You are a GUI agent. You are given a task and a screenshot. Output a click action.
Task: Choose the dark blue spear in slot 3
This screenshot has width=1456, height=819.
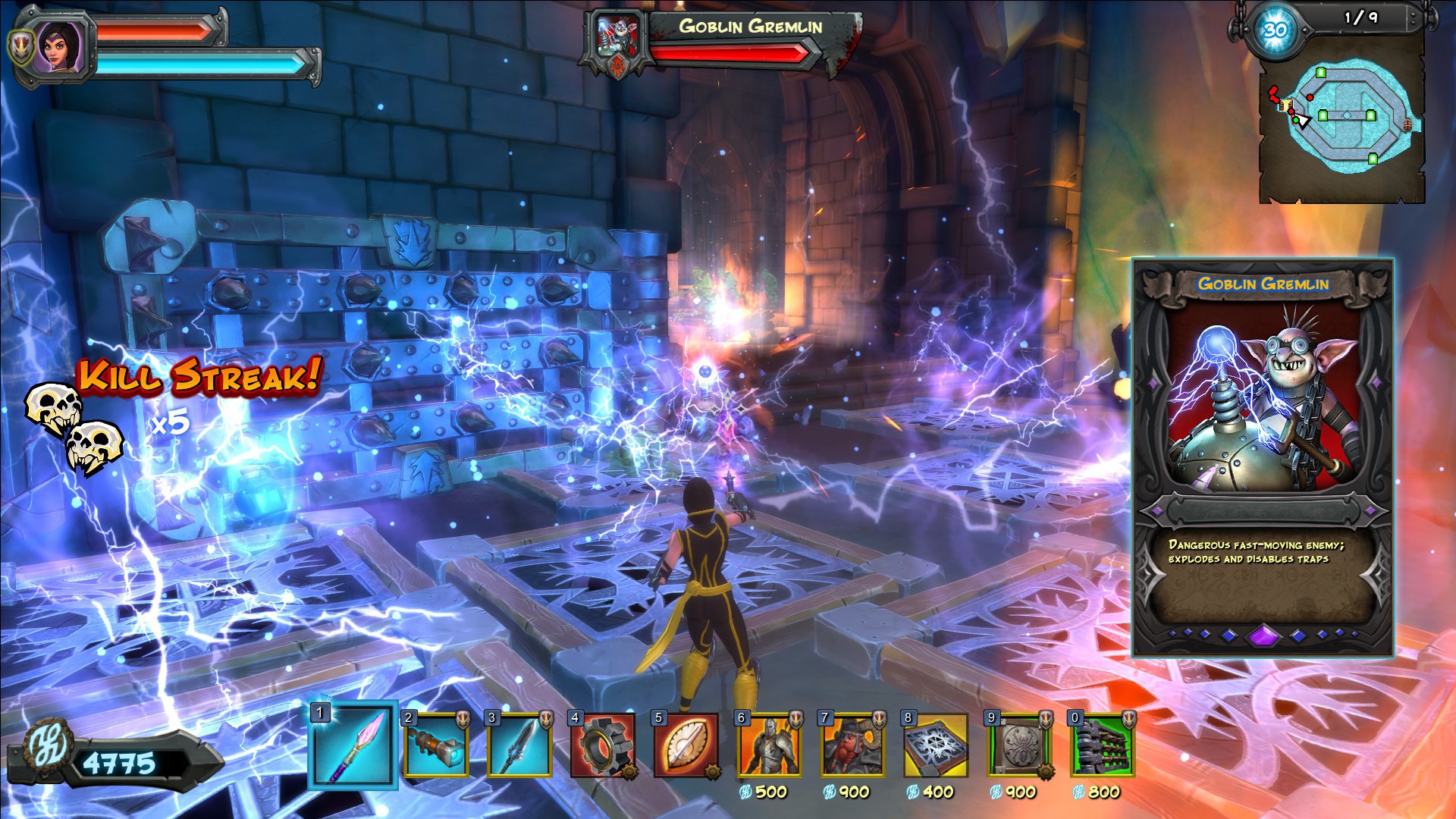coord(519,746)
